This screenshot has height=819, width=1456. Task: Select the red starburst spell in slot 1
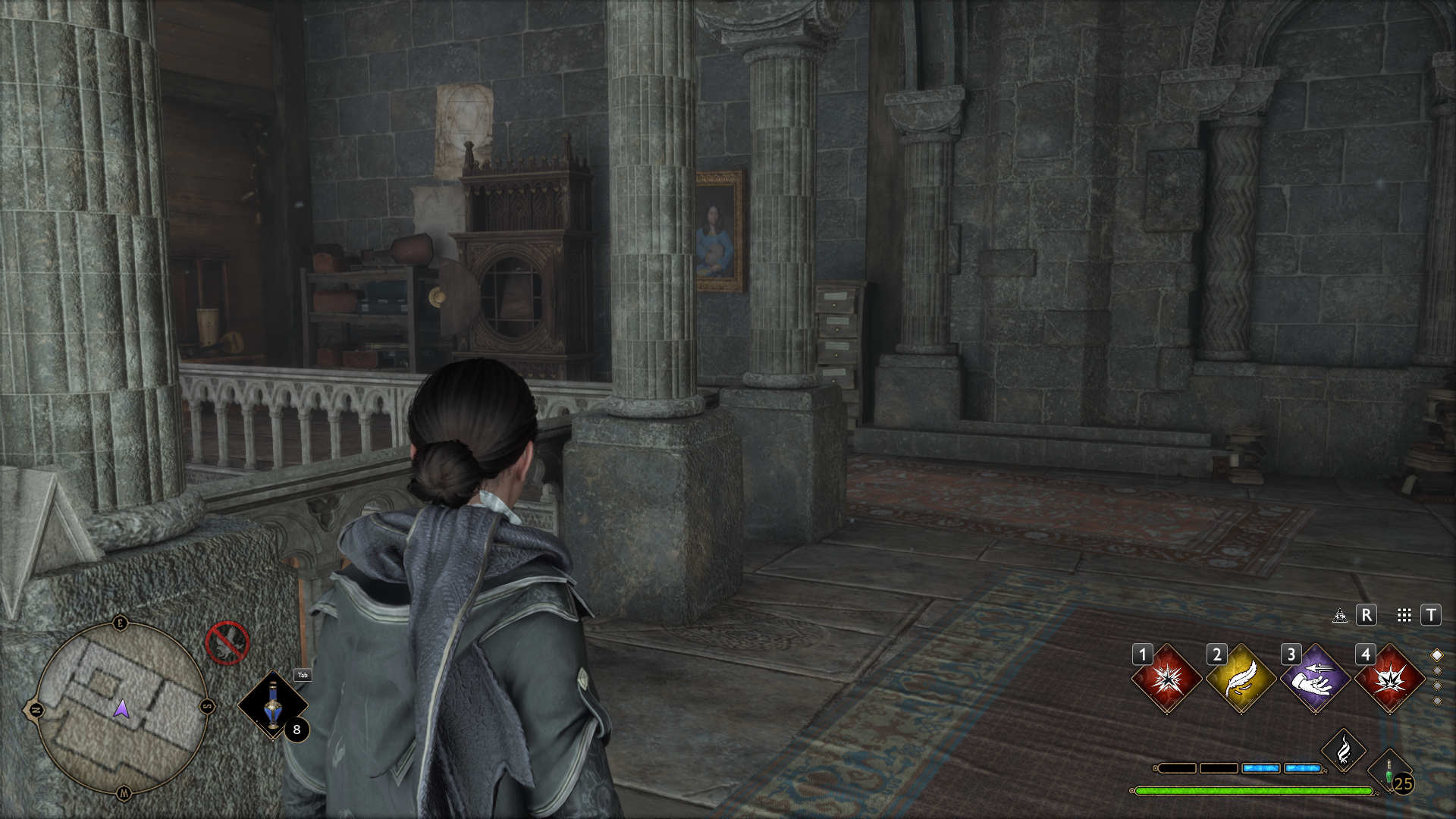pos(1167,679)
